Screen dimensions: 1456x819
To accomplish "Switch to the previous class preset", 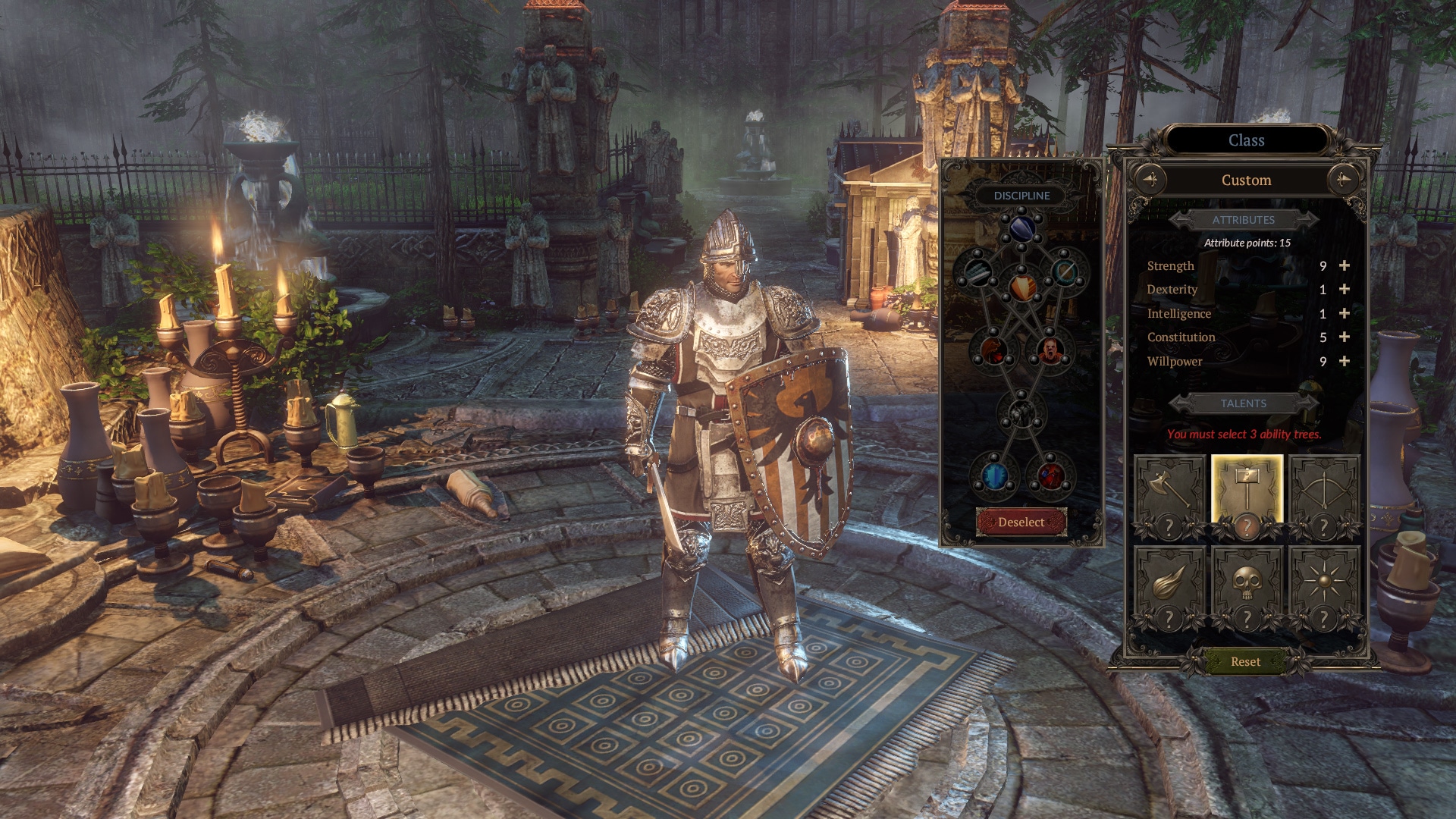I will 1150,180.
